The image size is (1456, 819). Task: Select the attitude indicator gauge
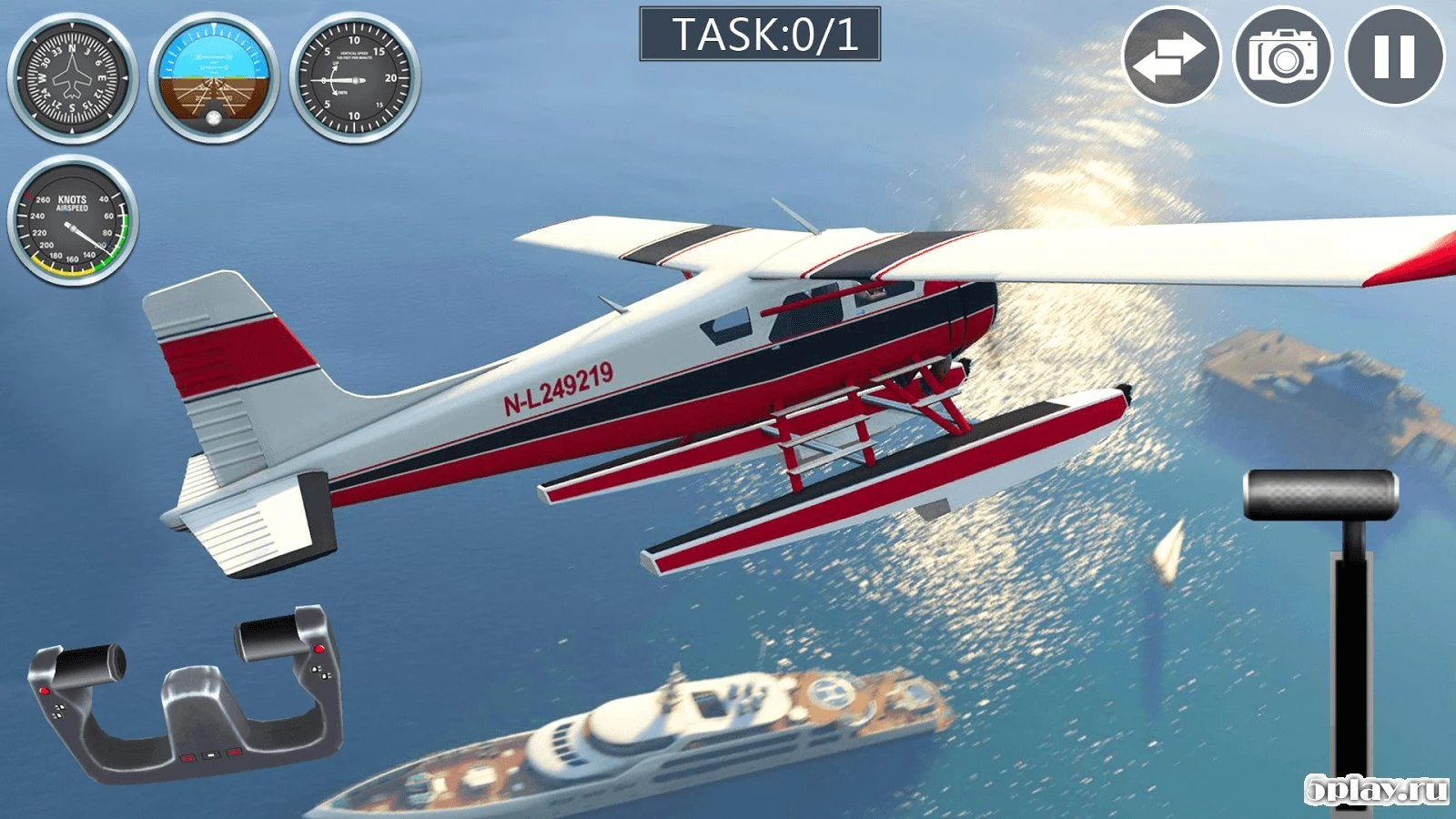(216, 76)
